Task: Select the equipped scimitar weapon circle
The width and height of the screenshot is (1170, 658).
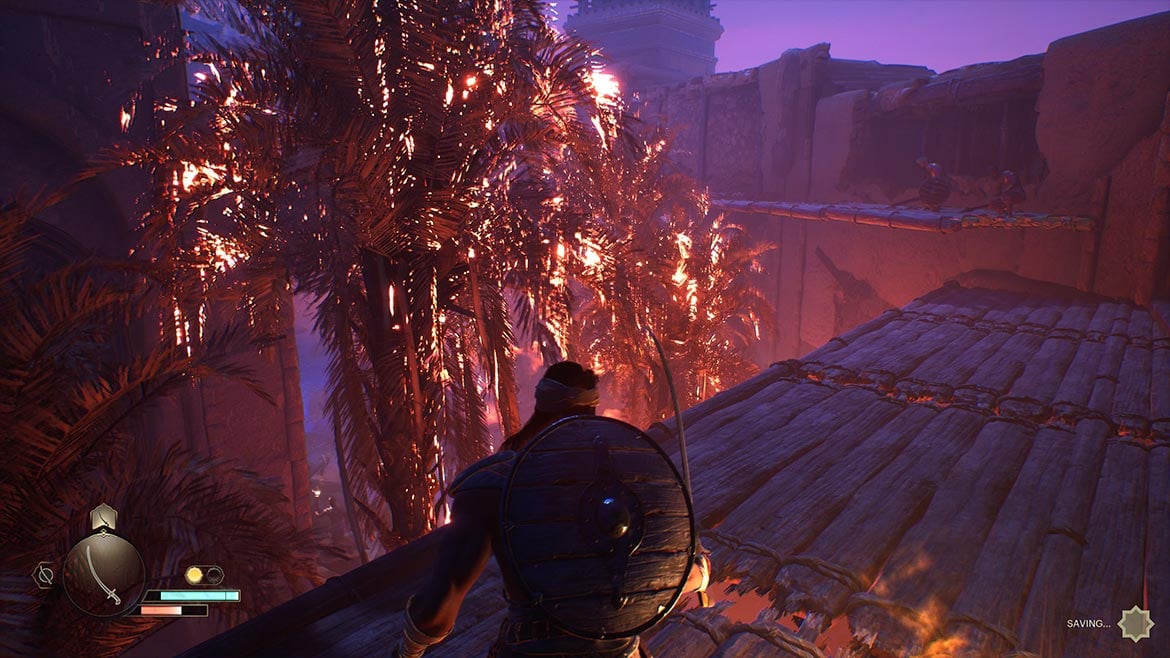Action: click(x=104, y=575)
